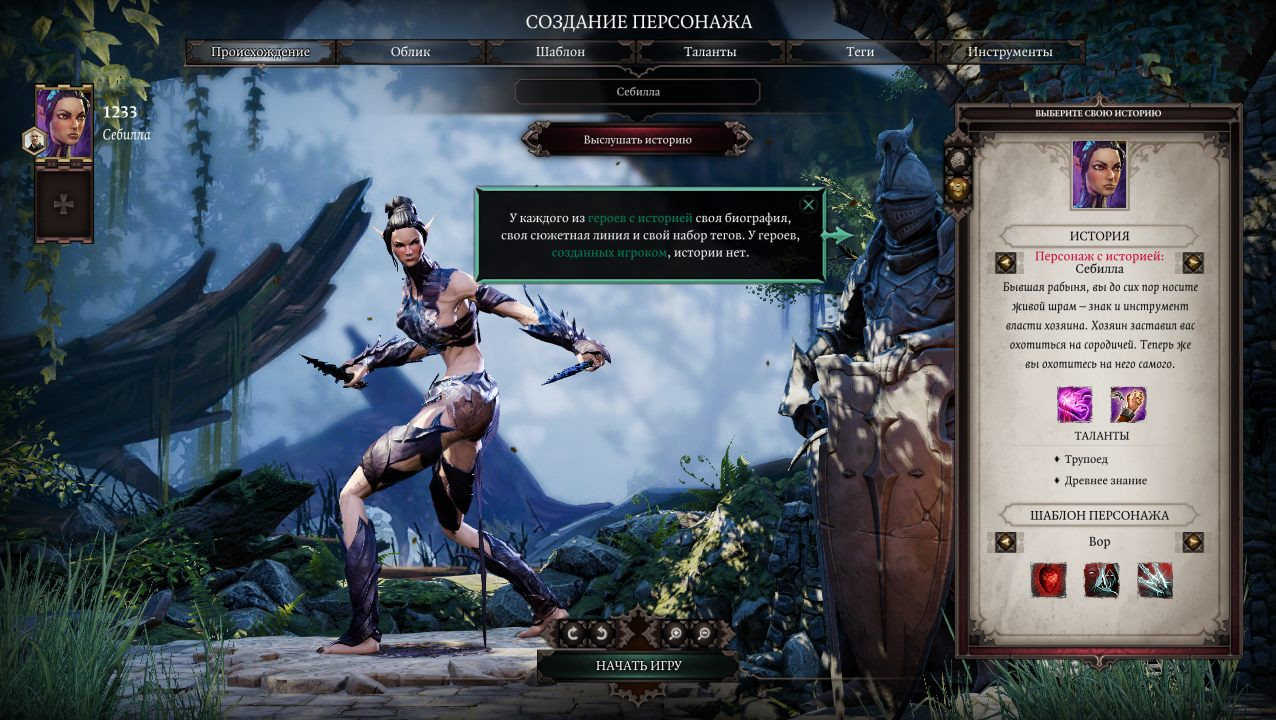Select Себилла's portrait in the party list

point(64,122)
